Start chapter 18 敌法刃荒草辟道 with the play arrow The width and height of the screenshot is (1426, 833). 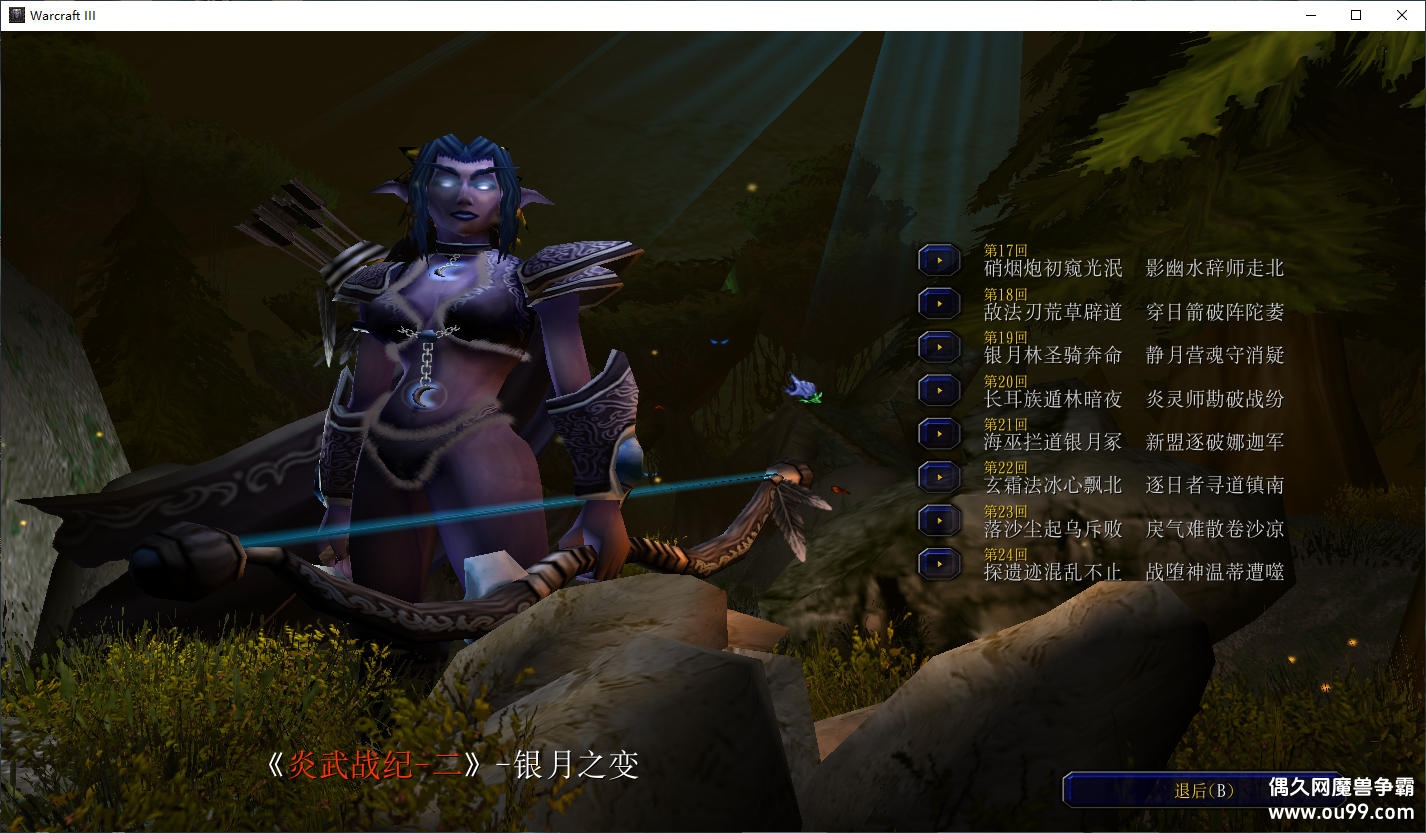pyautogui.click(x=938, y=302)
